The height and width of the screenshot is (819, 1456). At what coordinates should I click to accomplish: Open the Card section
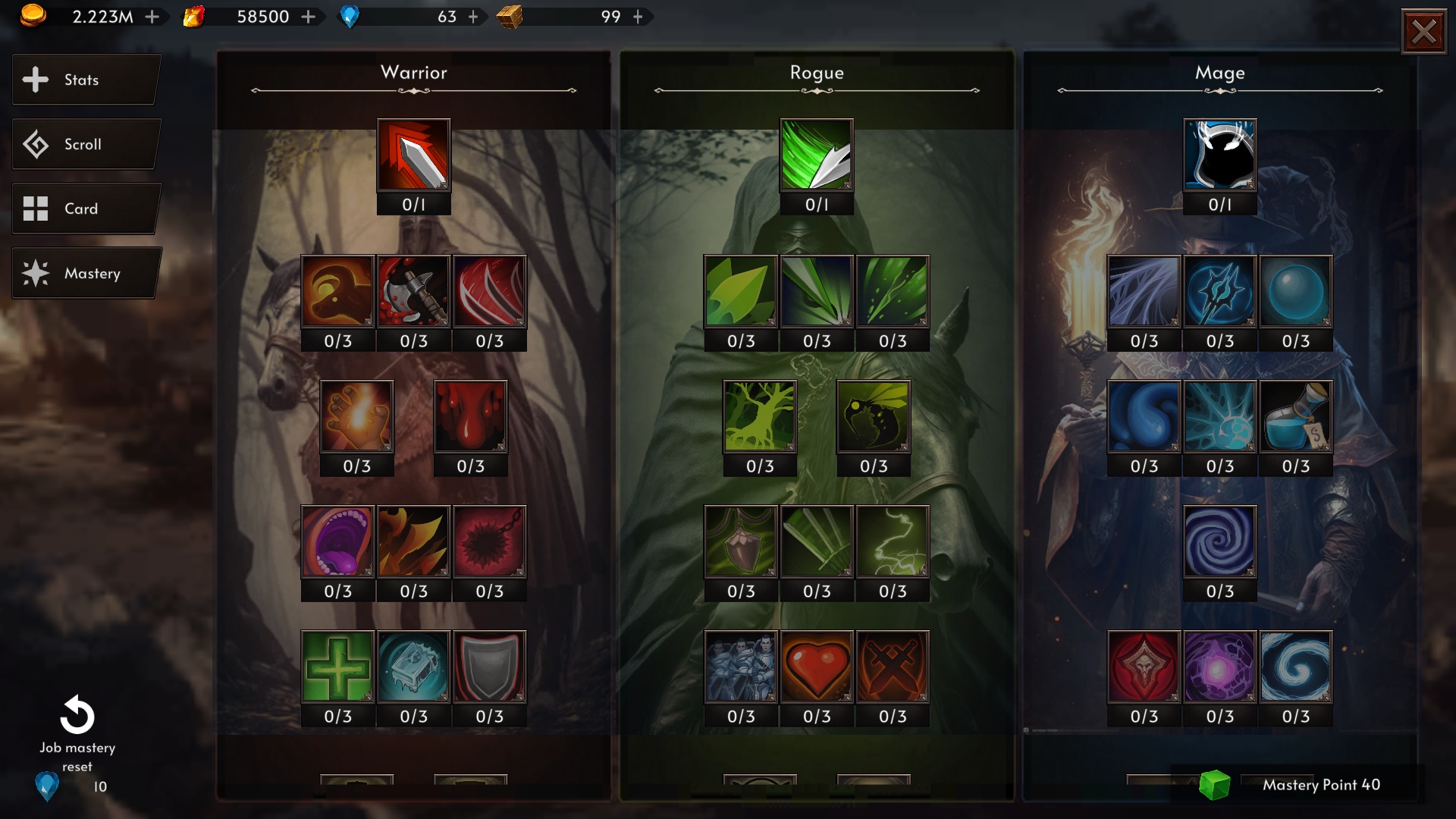pyautogui.click(x=85, y=209)
